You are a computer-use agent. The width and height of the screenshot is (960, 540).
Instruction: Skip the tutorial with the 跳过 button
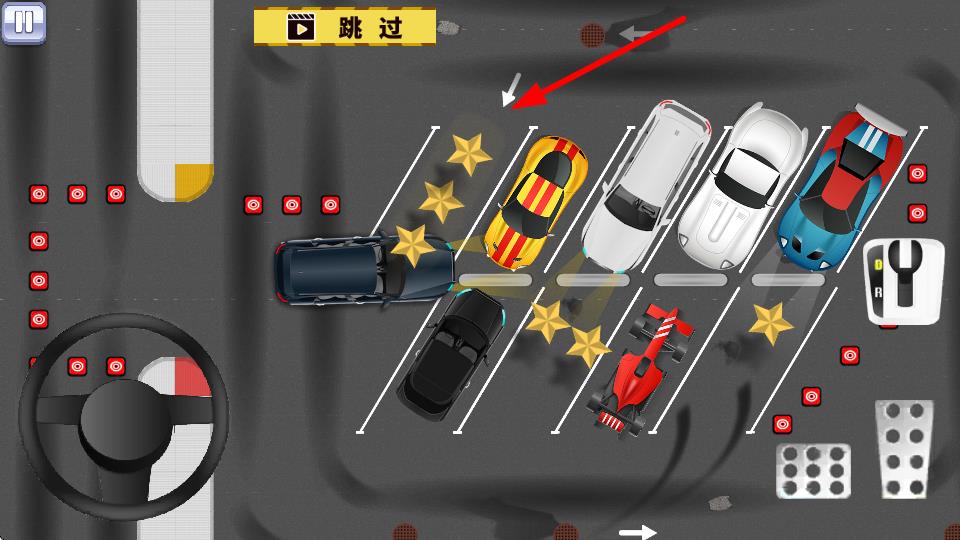coord(345,27)
